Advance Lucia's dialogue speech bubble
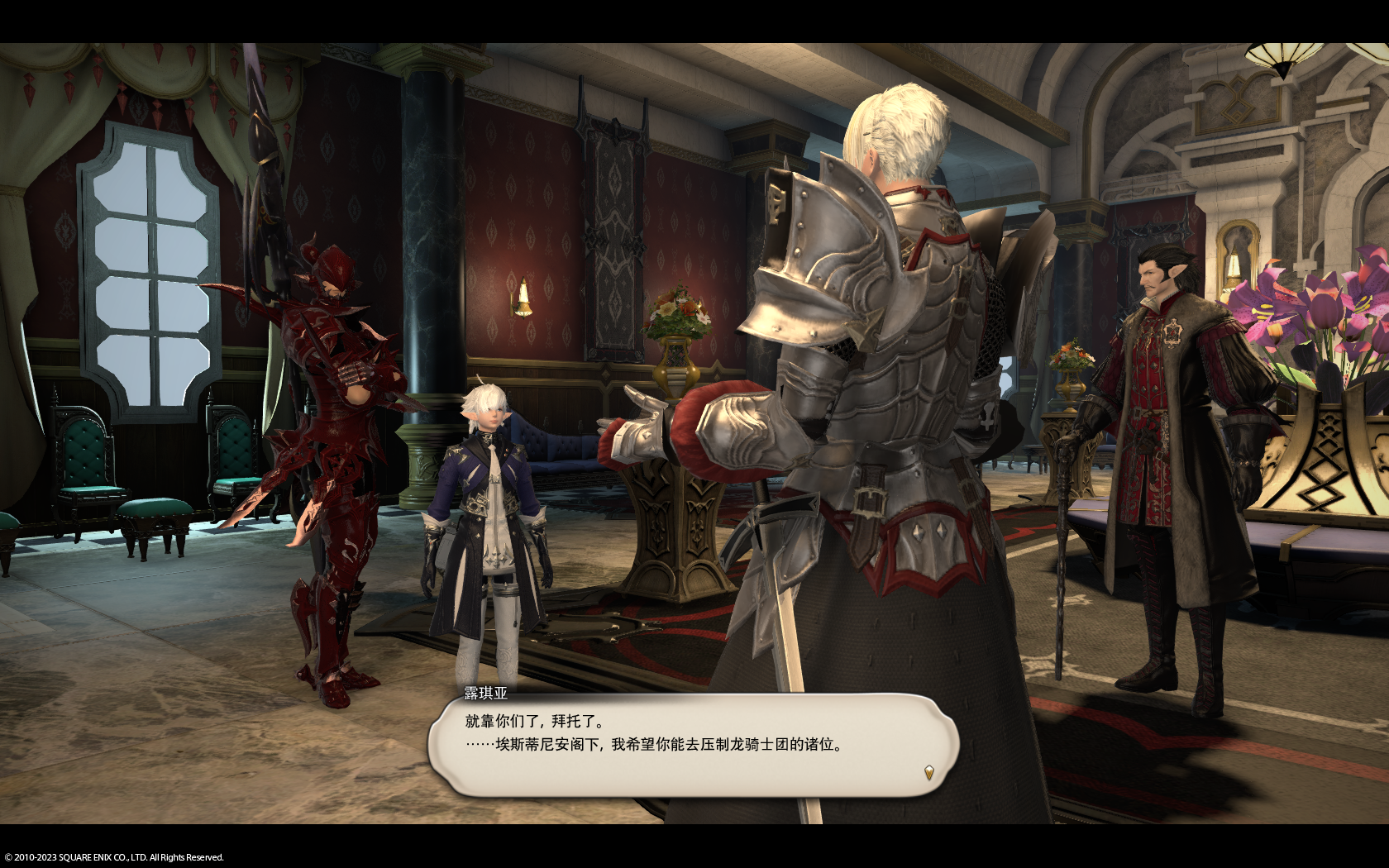This screenshot has width=1389, height=868. pos(693,744)
